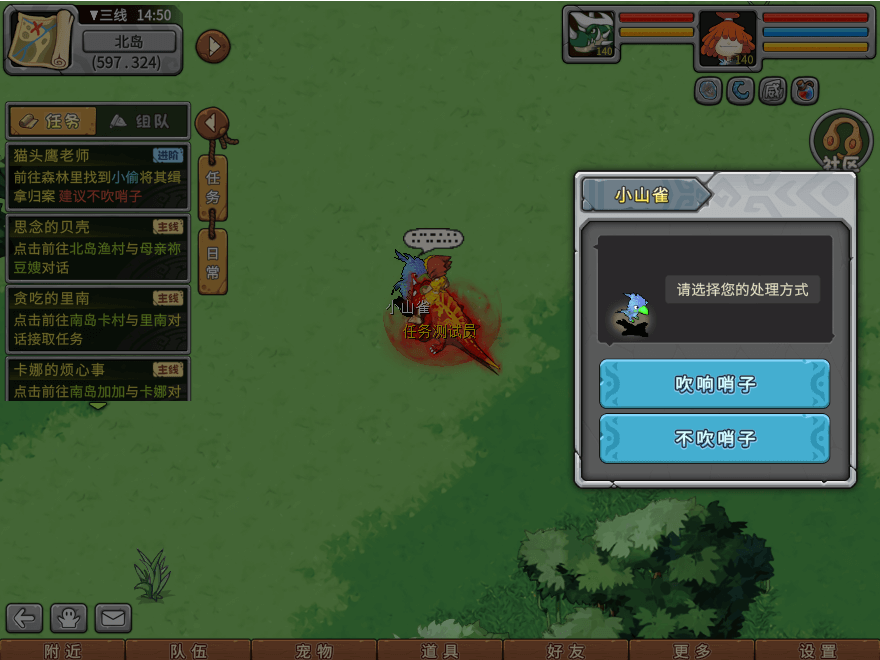Select the orange-haired player portrait

click(727, 40)
